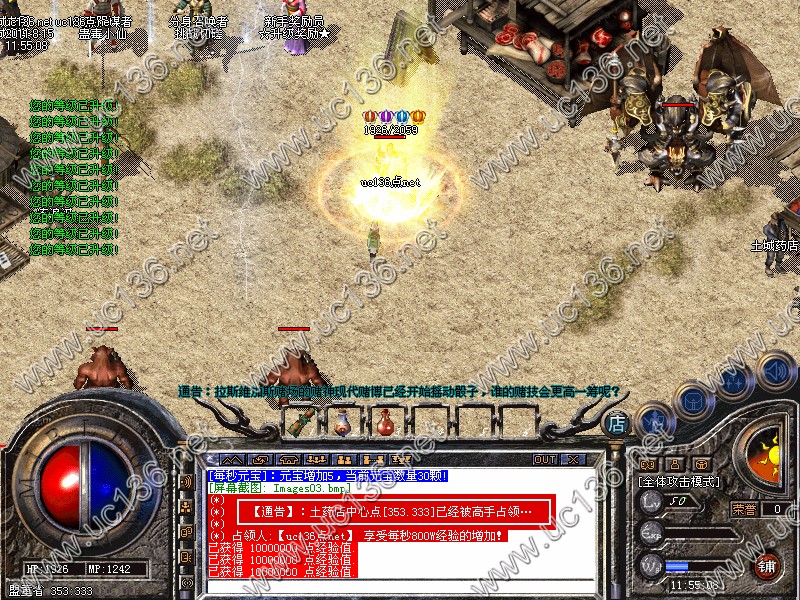Use the blue mana potion in the belt
This screenshot has width=800, height=600.
(342, 423)
